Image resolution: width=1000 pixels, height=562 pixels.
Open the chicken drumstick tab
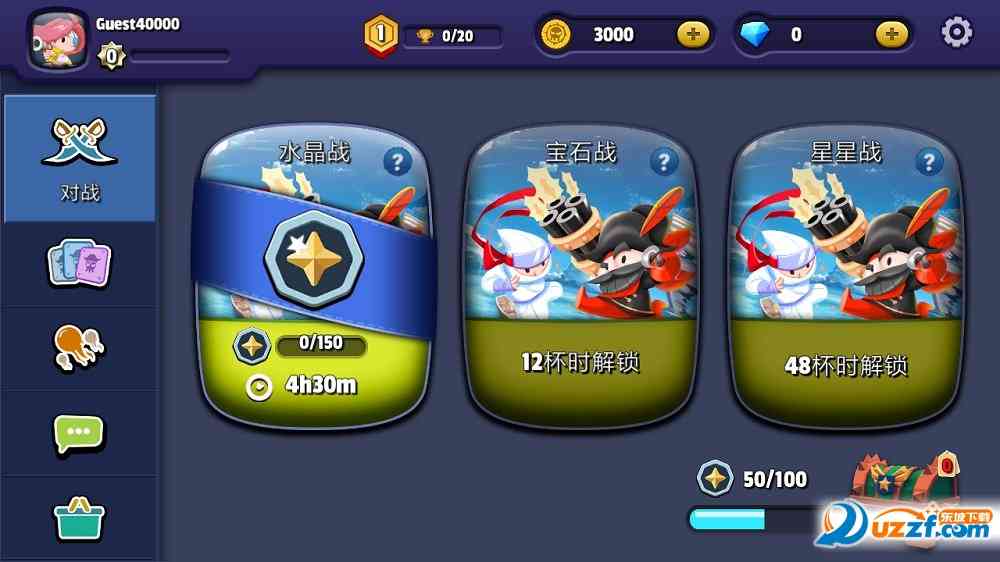(79, 348)
